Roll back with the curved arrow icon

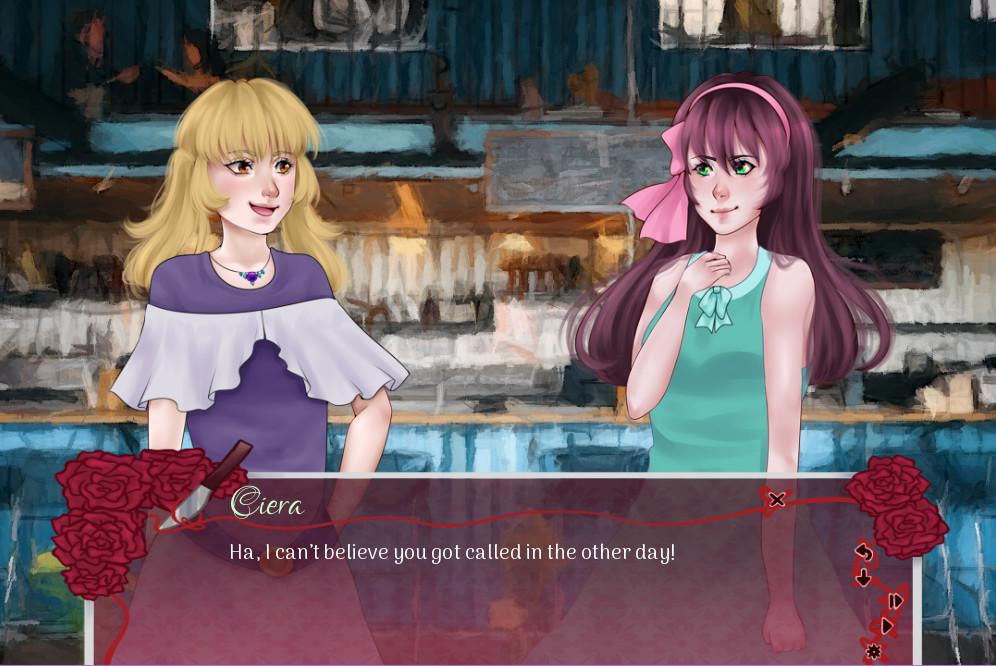click(865, 552)
